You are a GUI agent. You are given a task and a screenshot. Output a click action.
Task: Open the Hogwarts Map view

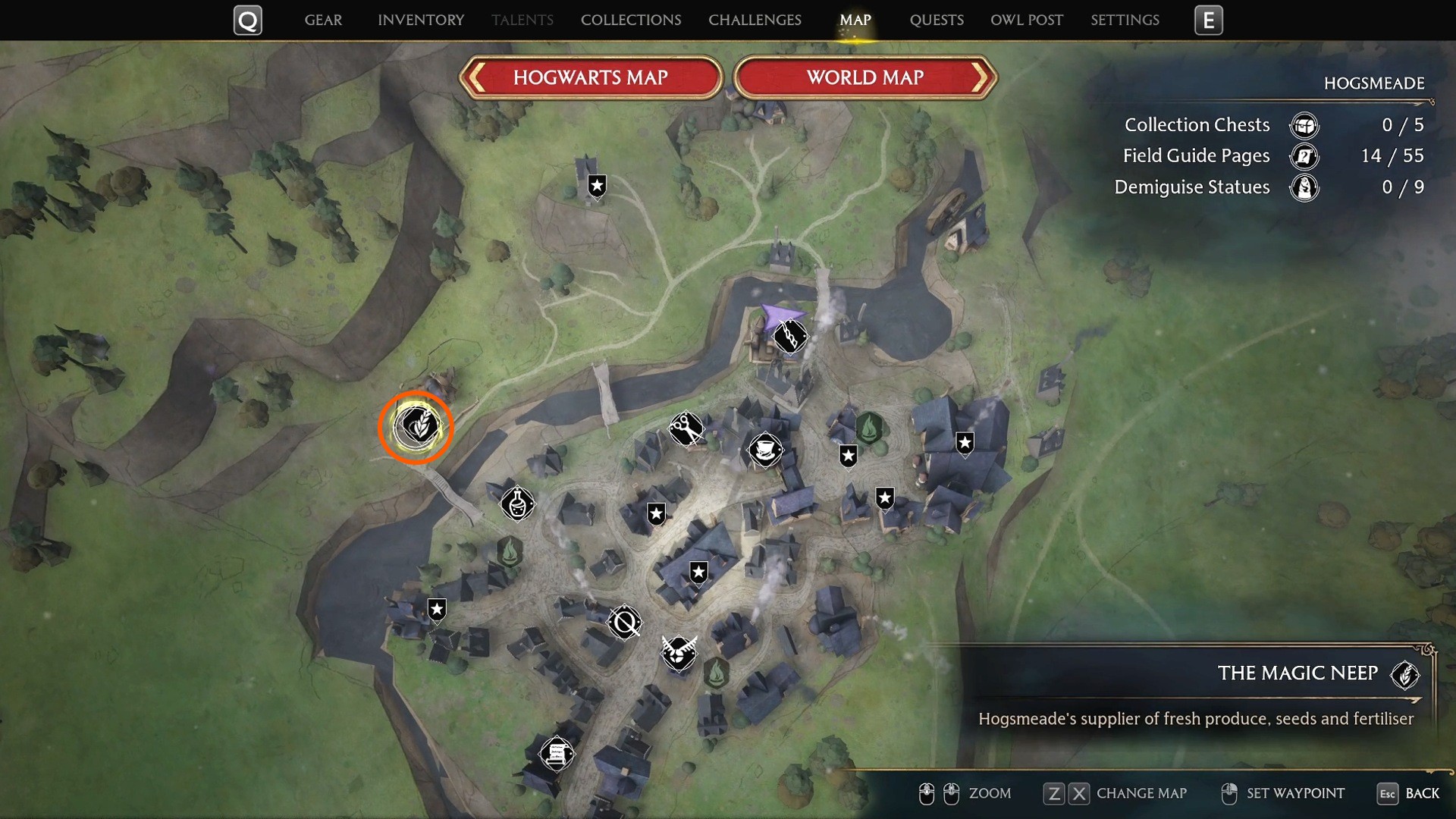591,77
